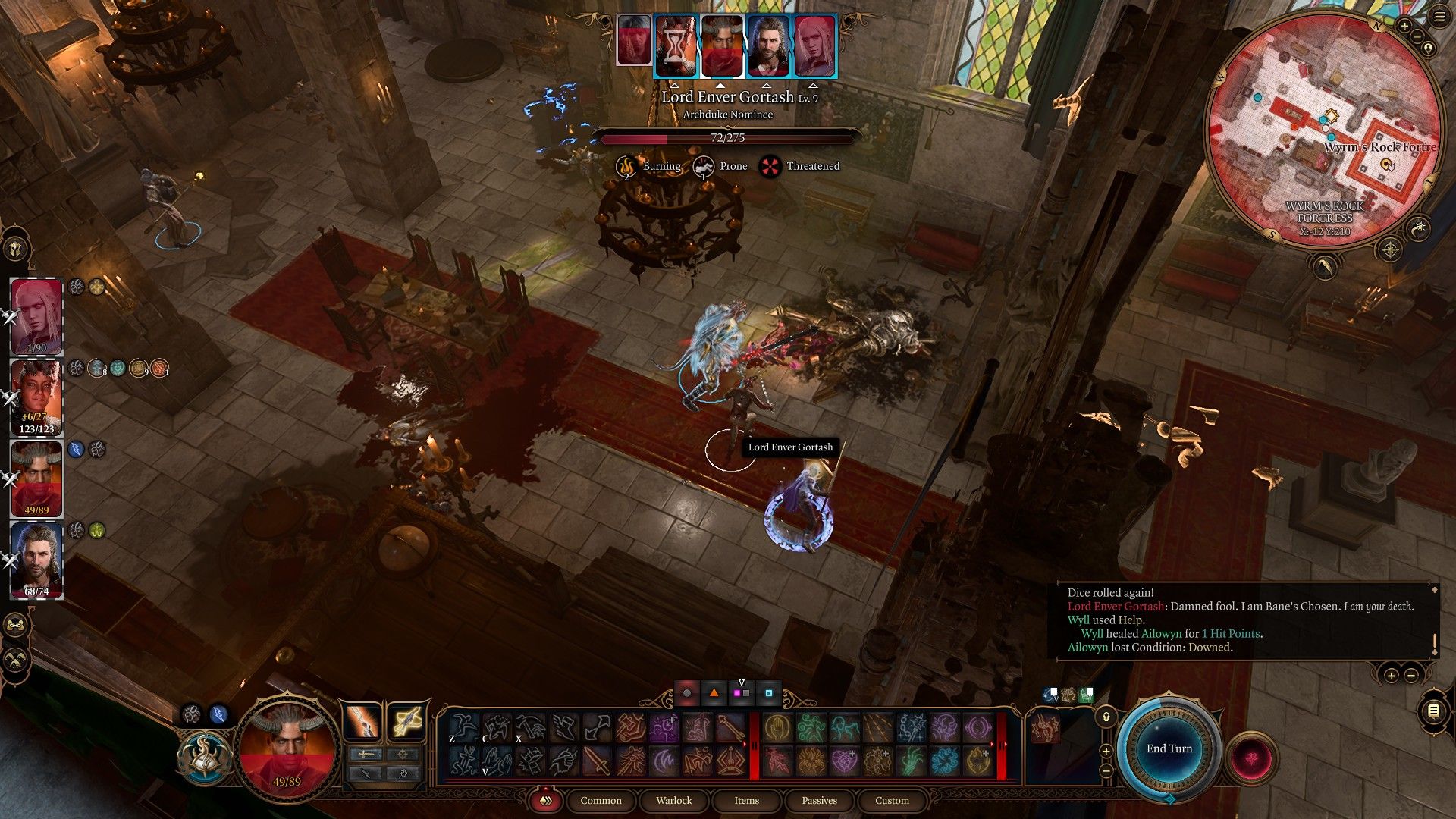Viewport: 1456px width, 819px height.
Task: Select the Passives hotbar tab
Action: click(x=819, y=800)
